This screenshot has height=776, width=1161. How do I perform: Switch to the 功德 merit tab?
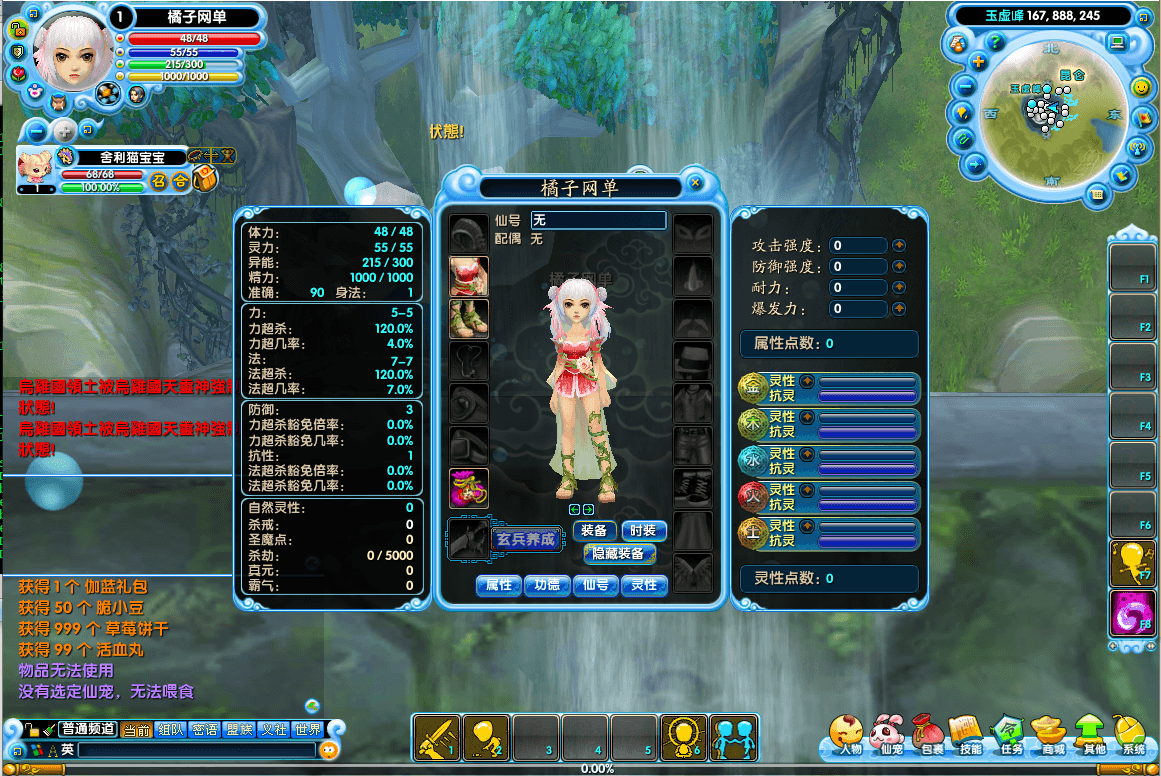547,585
